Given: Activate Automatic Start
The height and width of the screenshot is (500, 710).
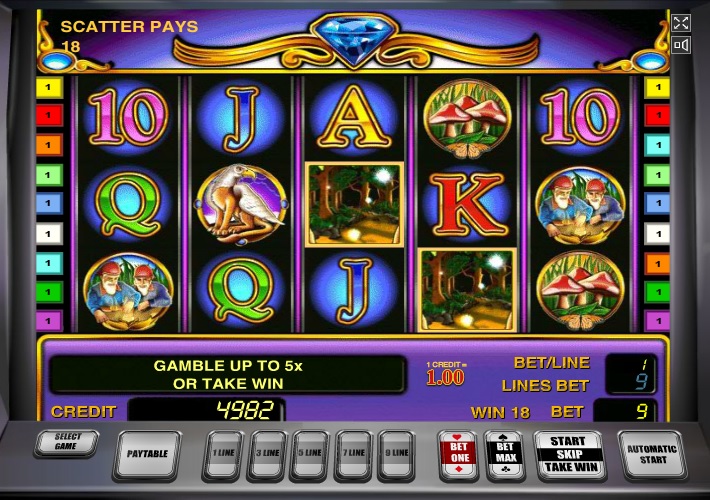Looking at the screenshot, I should click(x=652, y=454).
